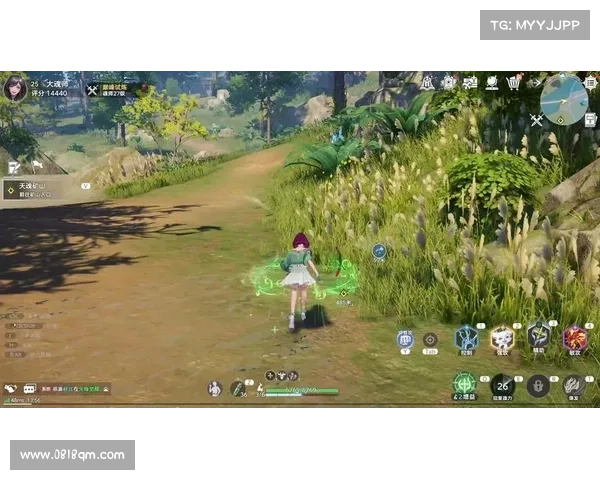Use the green 增益 buff skill
This screenshot has height=480, width=600.
[463, 383]
